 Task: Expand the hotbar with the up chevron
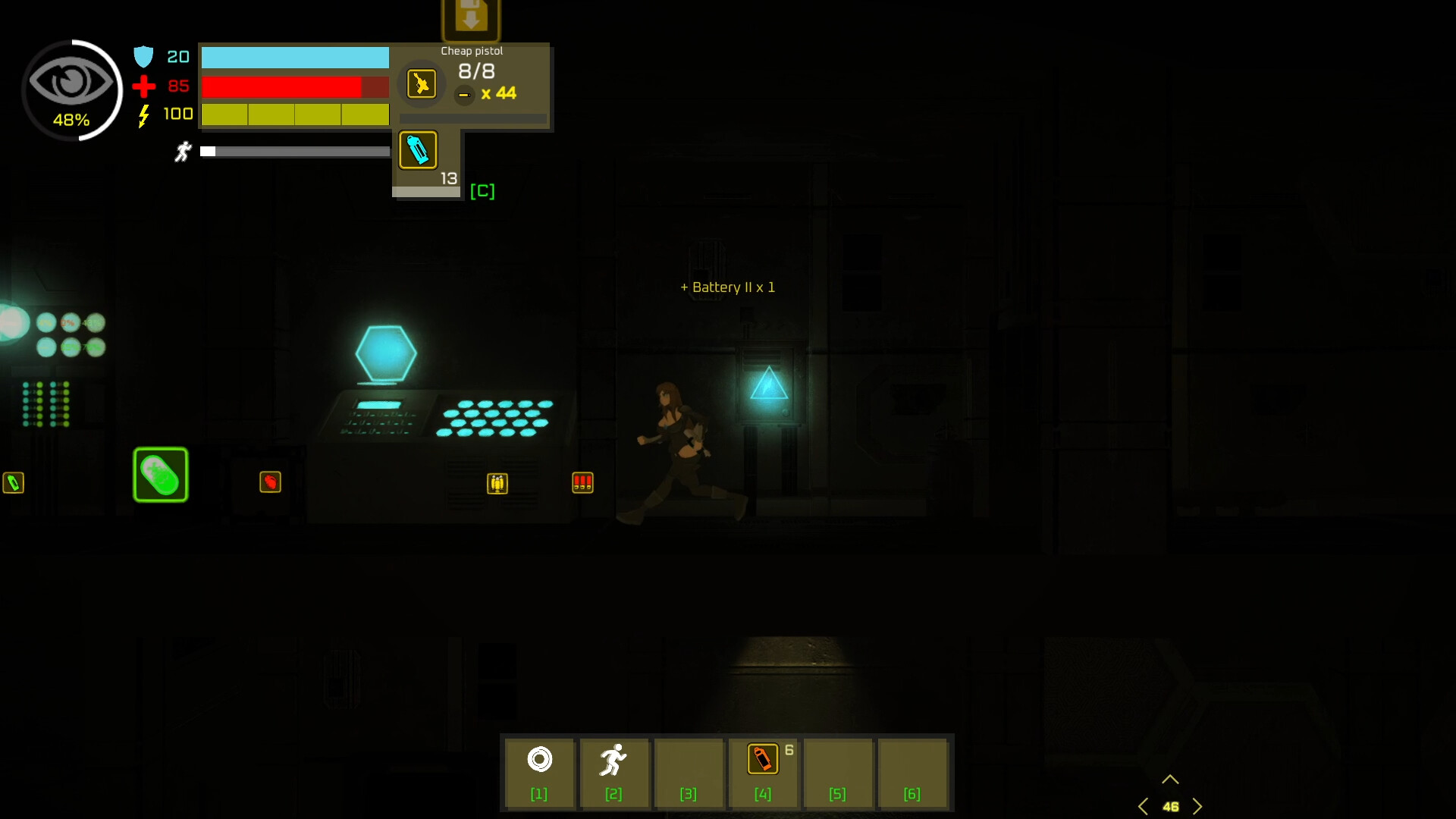point(1170,778)
